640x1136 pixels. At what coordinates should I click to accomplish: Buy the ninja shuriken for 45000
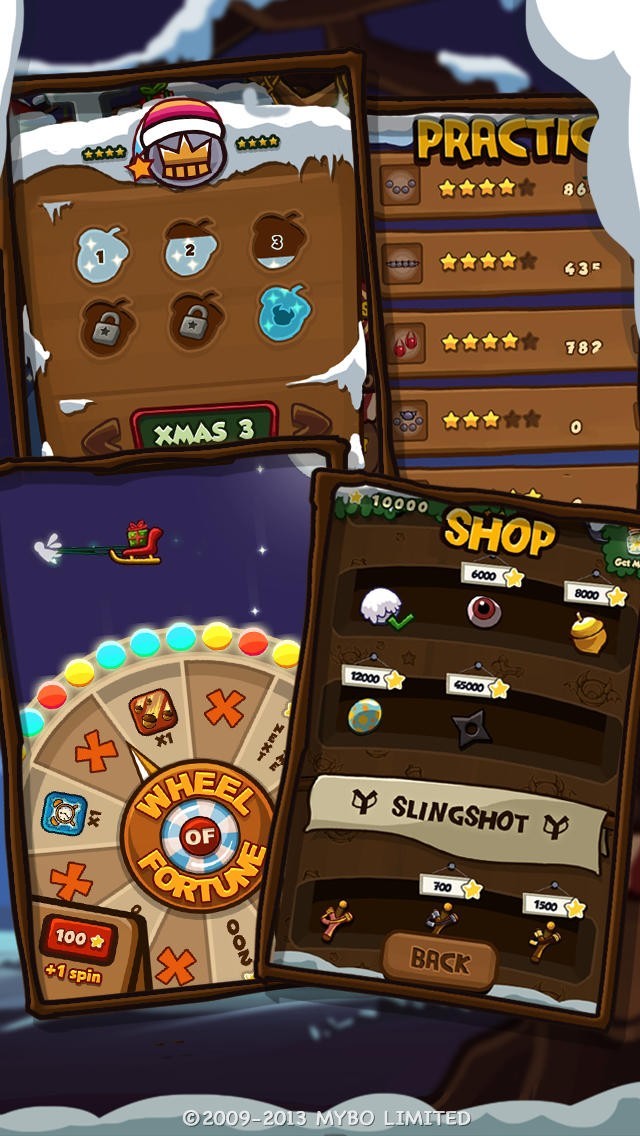coord(469,727)
